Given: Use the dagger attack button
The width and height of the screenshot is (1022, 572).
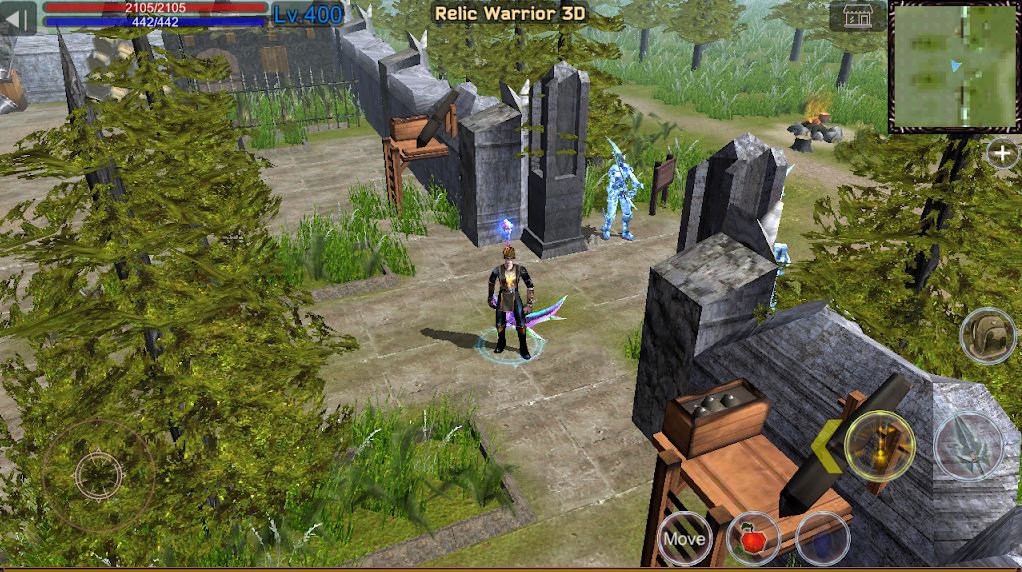Looking at the screenshot, I should pyautogui.click(x=967, y=447).
